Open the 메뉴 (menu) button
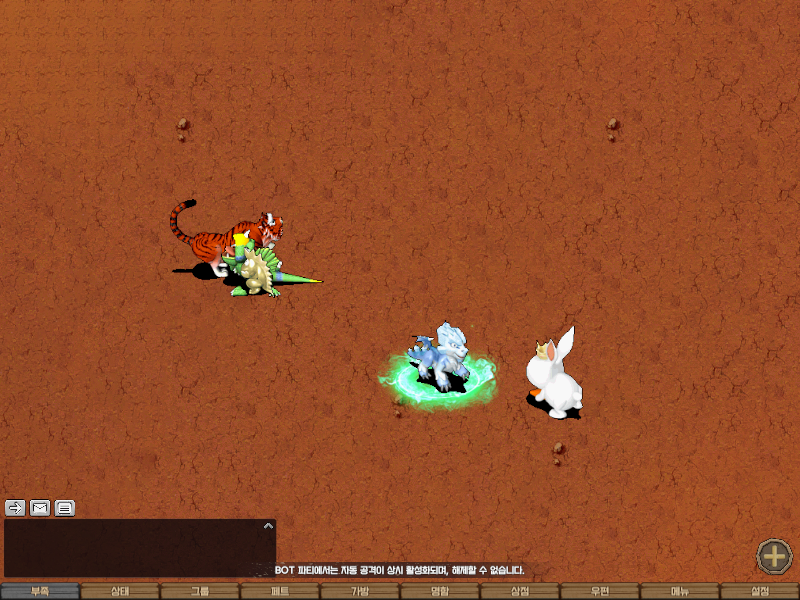This screenshot has height=600, width=800. click(680, 591)
